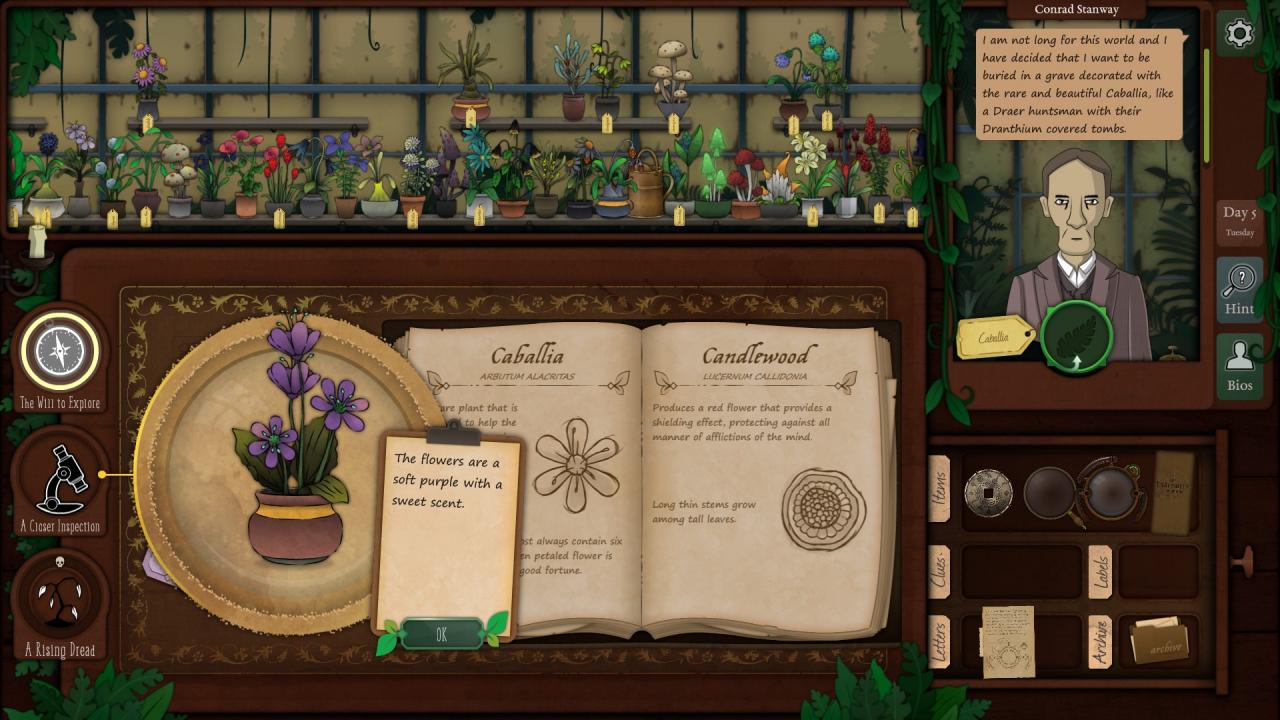Open the Bios panel
The width and height of the screenshot is (1280, 720).
pos(1239,366)
